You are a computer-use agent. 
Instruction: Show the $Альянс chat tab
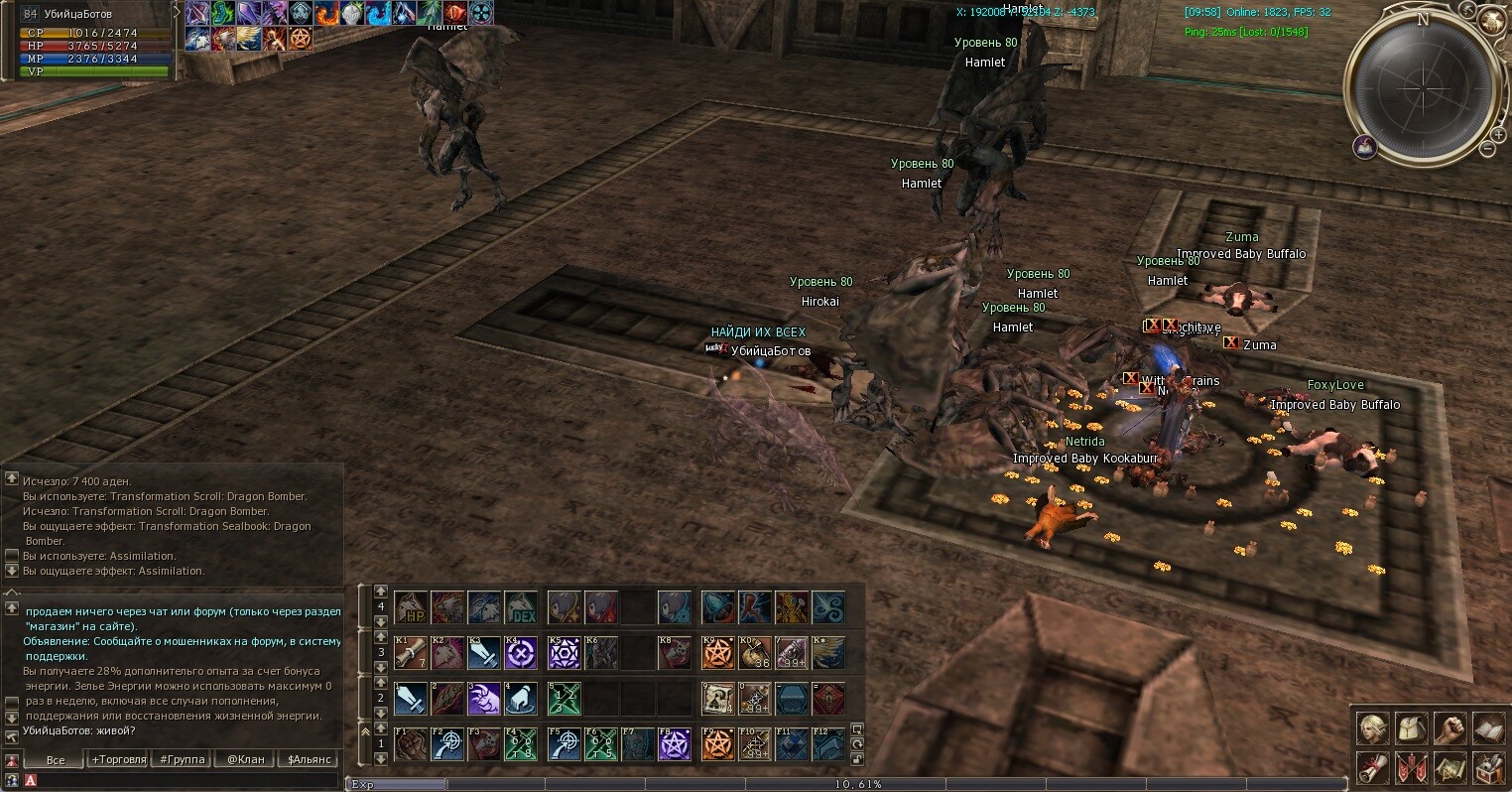[307, 759]
